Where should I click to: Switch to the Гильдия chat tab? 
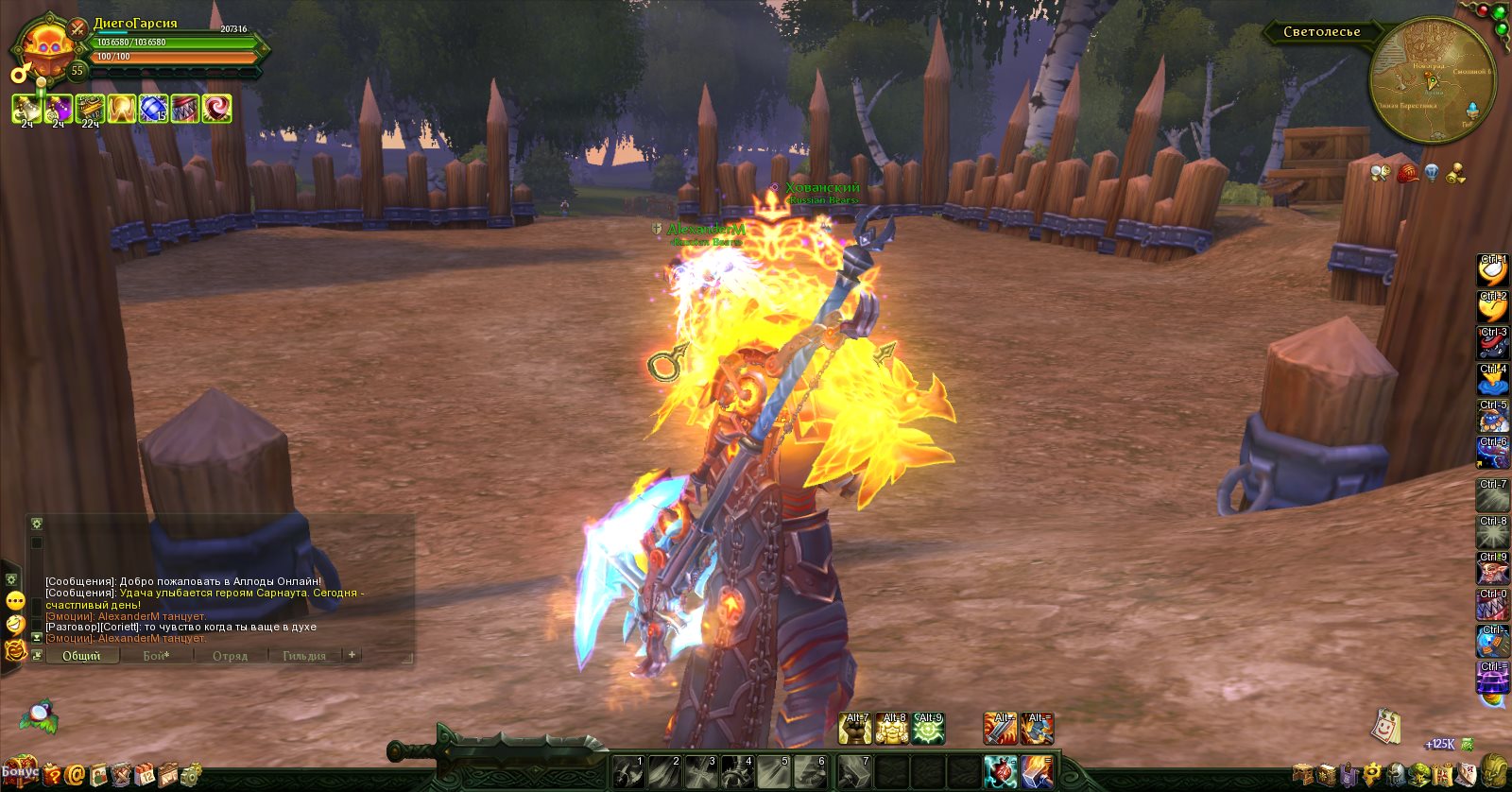303,656
